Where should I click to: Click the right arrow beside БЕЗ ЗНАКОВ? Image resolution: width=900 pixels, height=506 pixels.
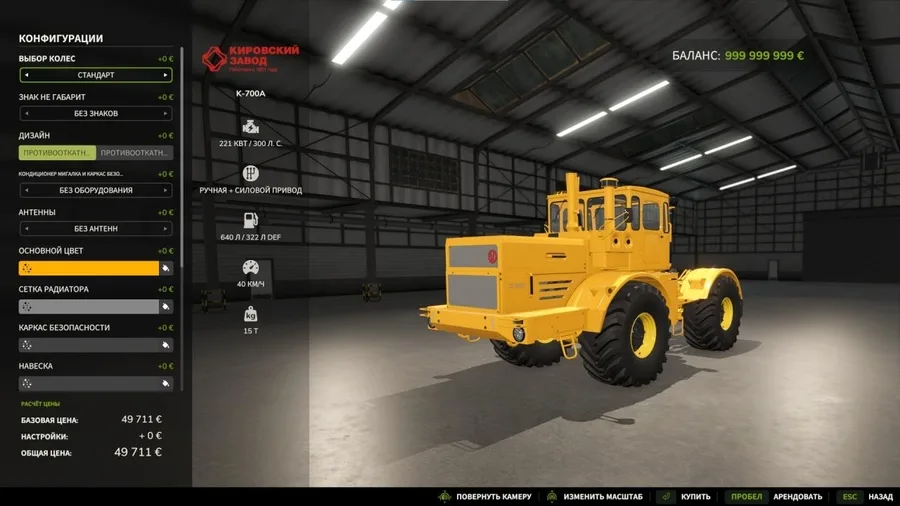click(x=166, y=114)
